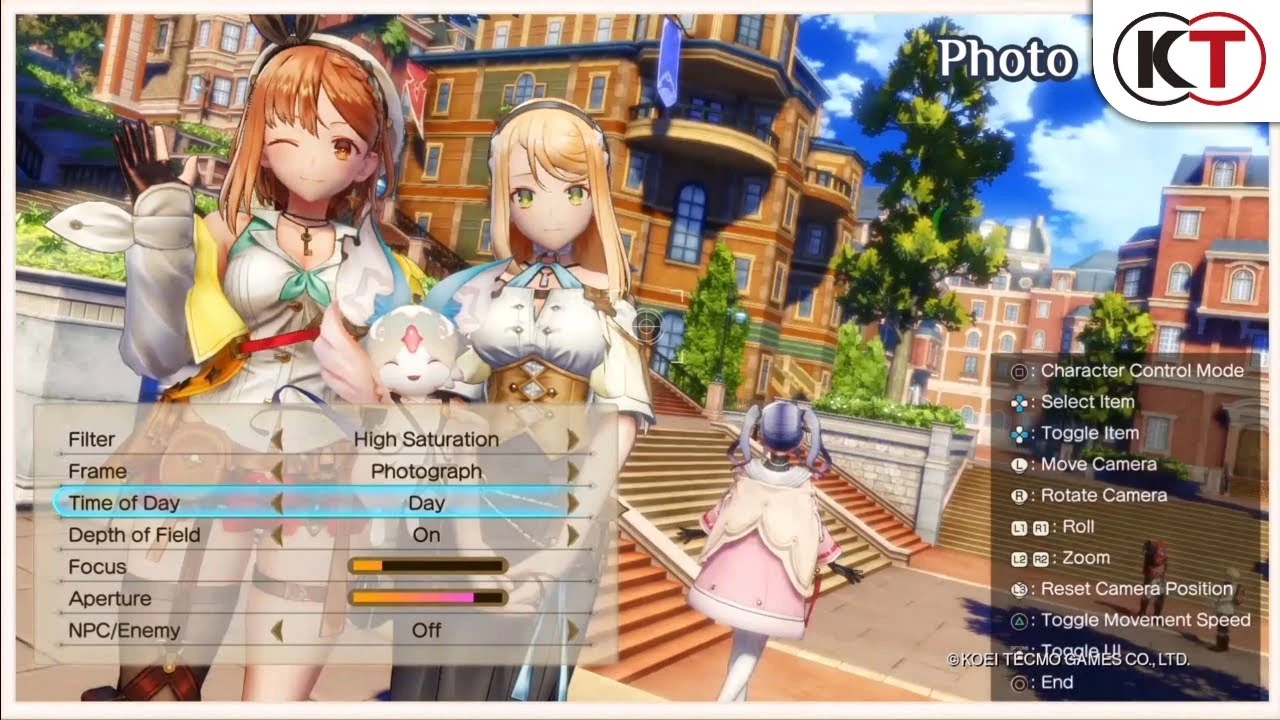
Task: Click the d-pad Select Item icon
Action: point(1019,402)
